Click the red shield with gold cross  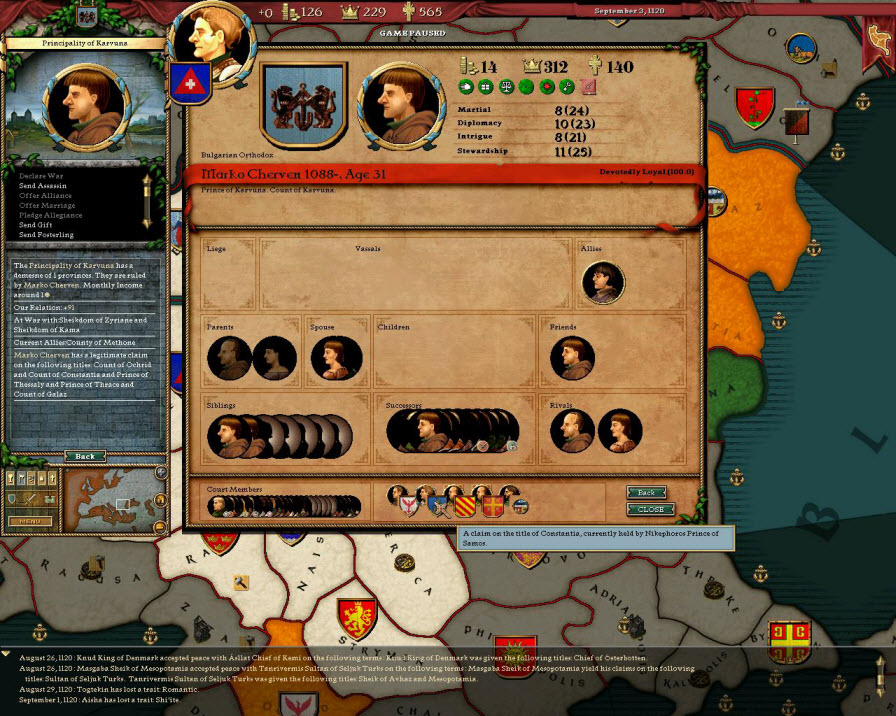pyautogui.click(x=493, y=506)
